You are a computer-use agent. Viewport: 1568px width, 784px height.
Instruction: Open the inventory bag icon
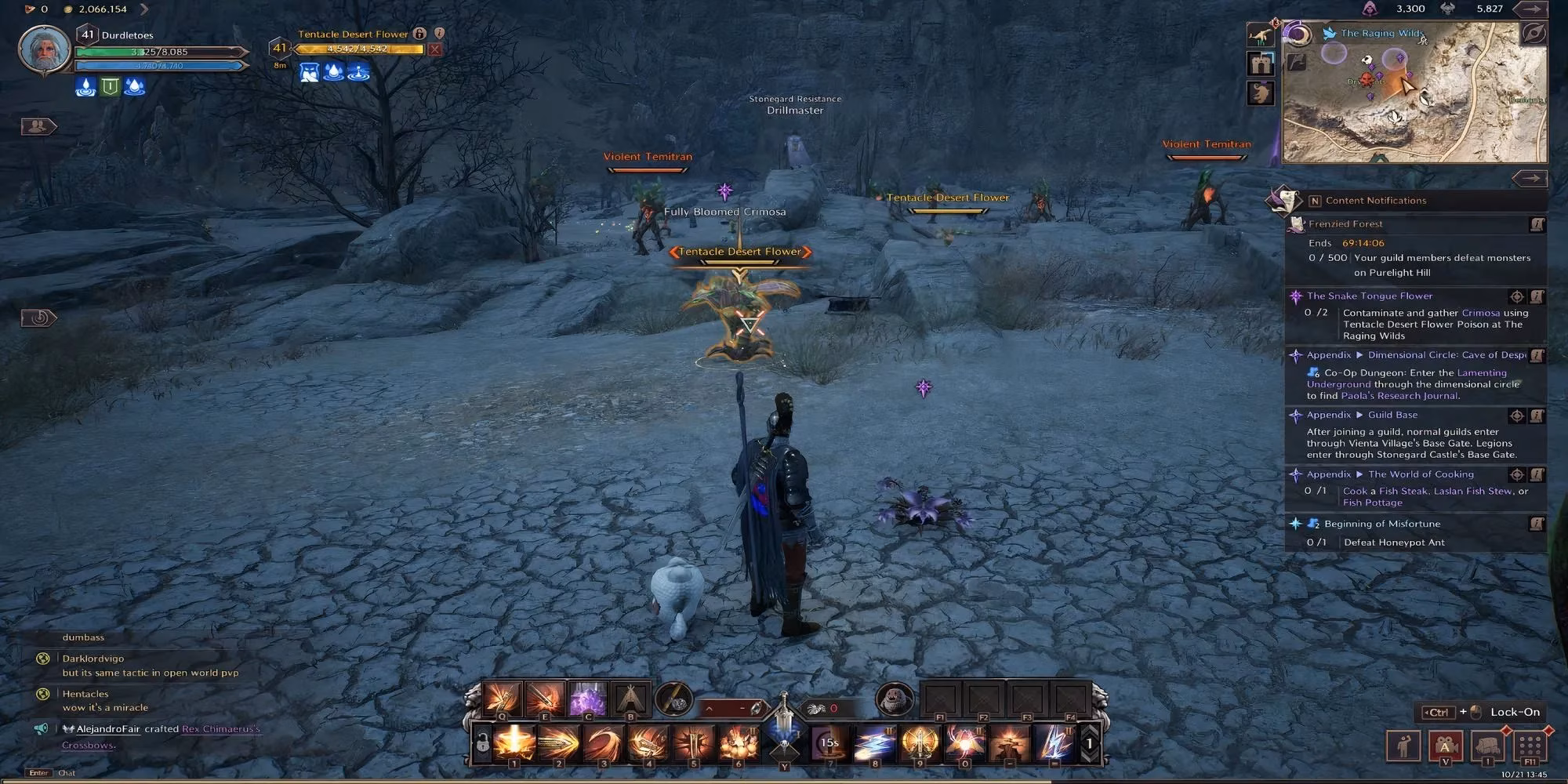1487,745
